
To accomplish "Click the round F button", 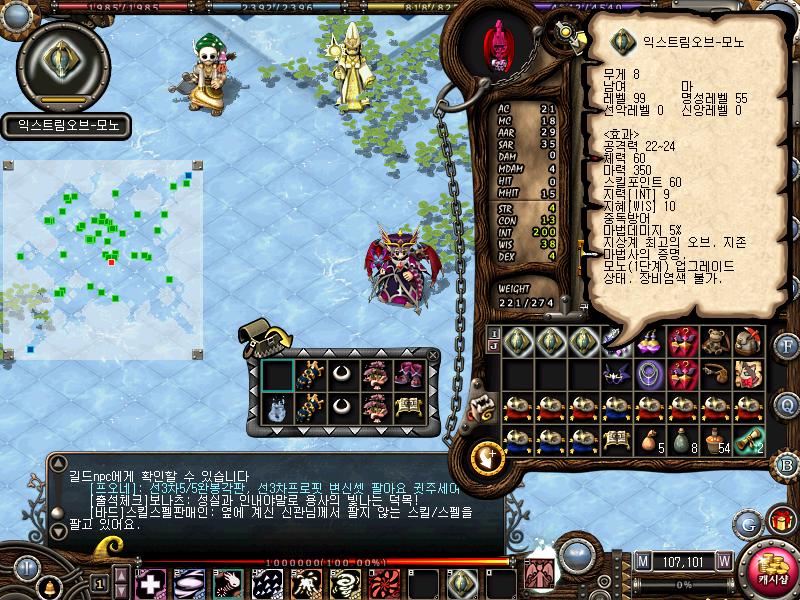I will (788, 346).
